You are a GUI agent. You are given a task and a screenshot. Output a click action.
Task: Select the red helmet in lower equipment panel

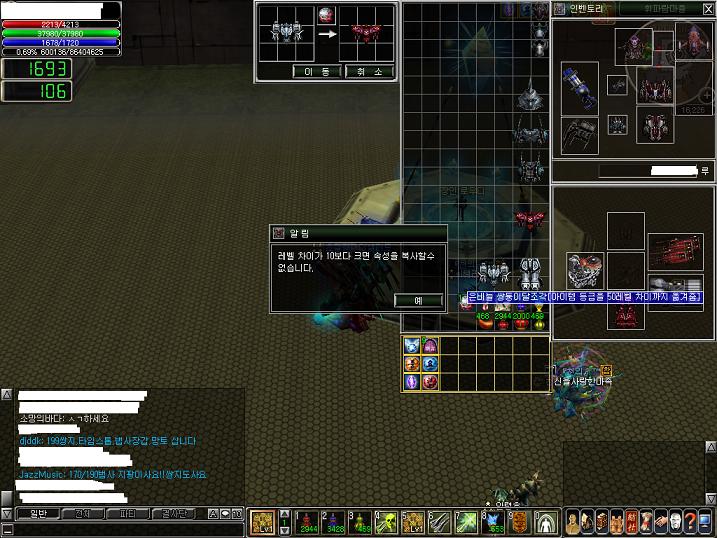[x=626, y=316]
